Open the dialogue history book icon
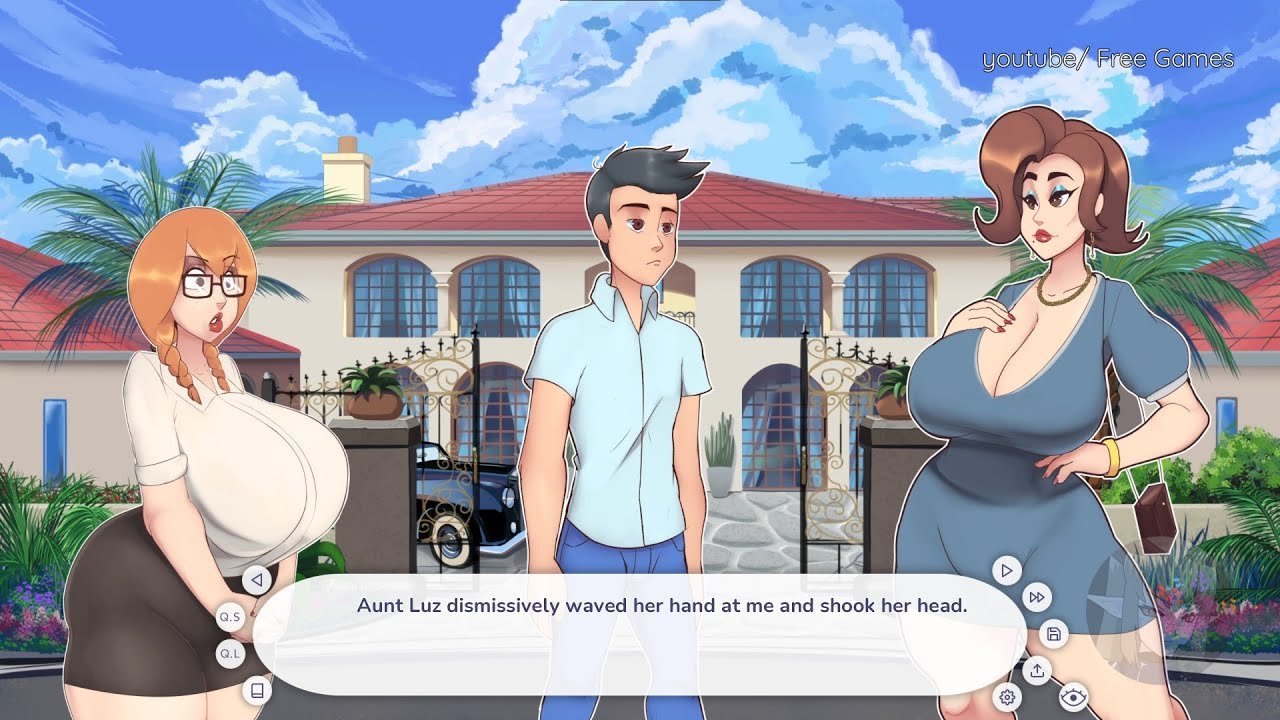This screenshot has height=720, width=1280. tap(257, 690)
